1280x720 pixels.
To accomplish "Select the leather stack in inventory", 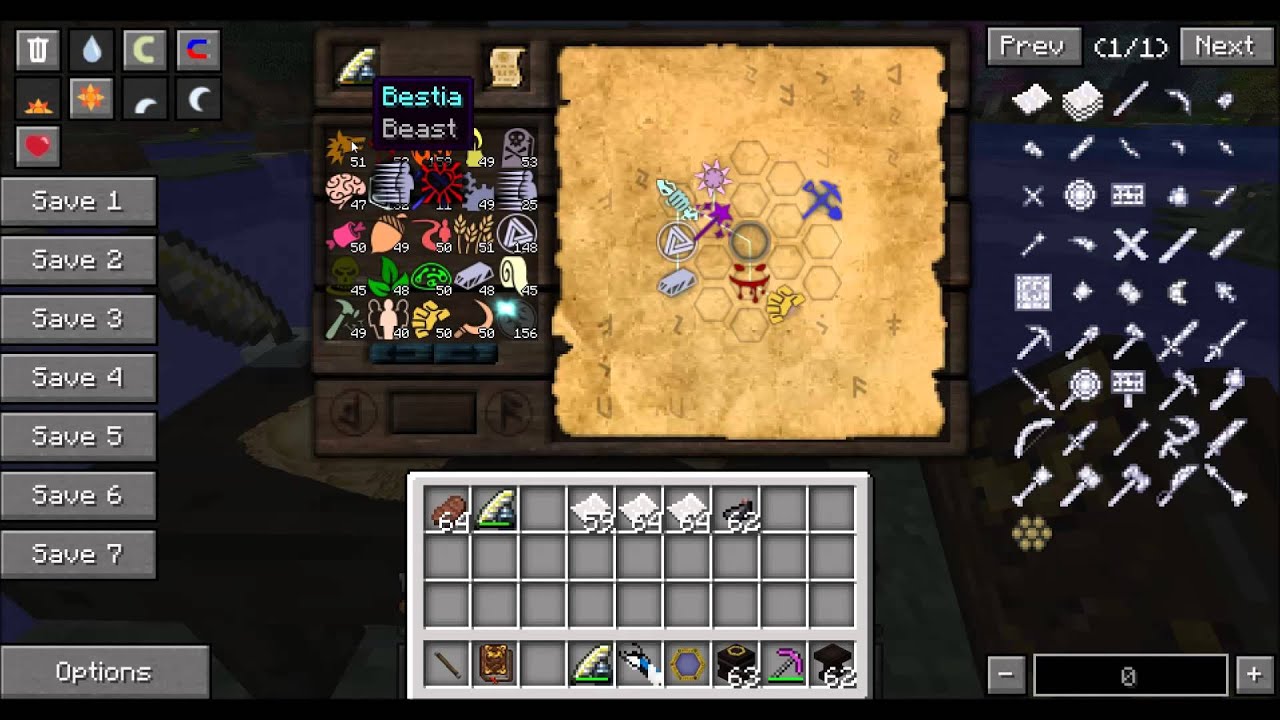I will click(x=448, y=511).
